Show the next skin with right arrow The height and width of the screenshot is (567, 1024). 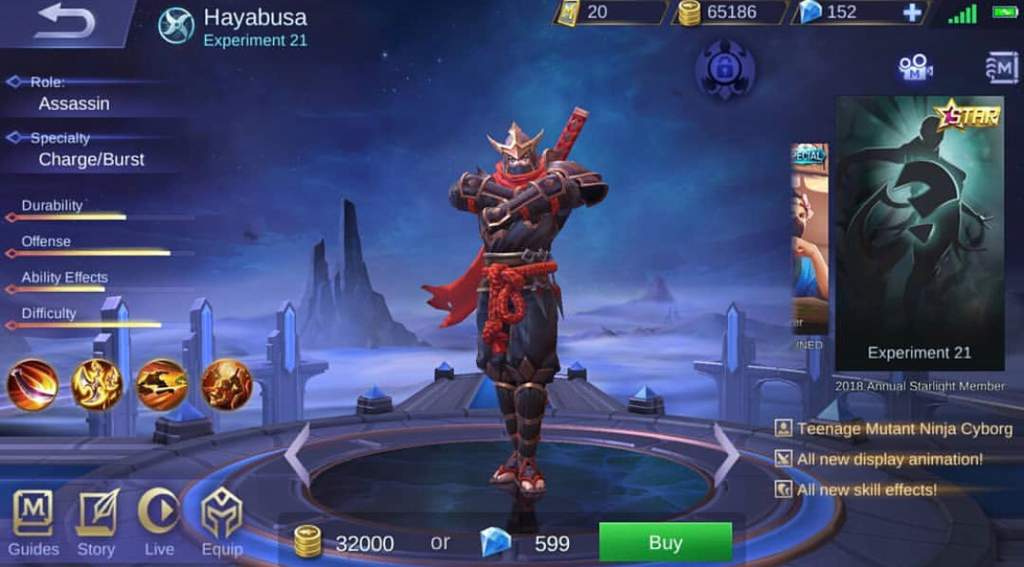(x=726, y=455)
